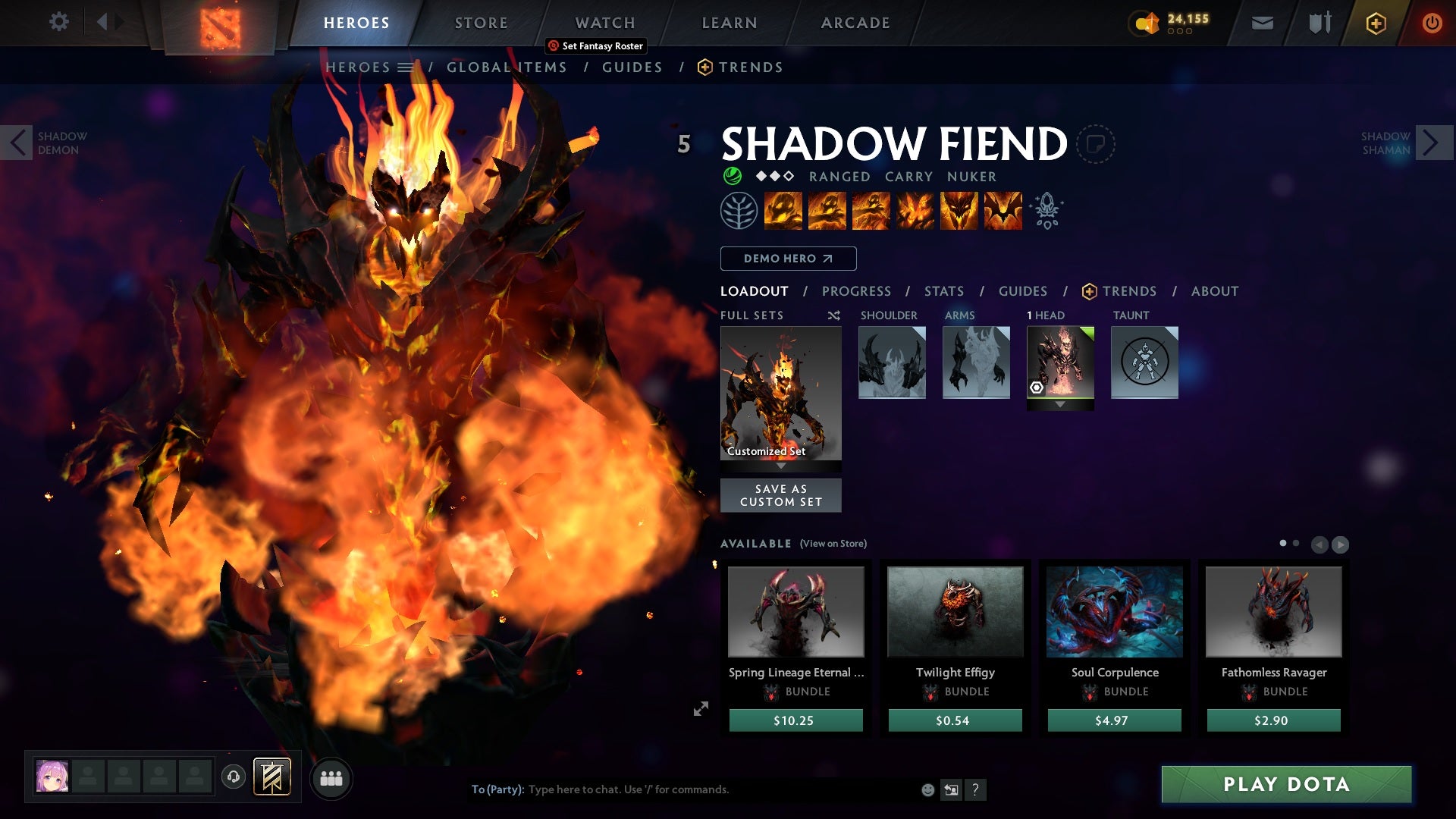Viewport: 1456px width, 819px height.
Task: Open View on Store link
Action: point(833,544)
